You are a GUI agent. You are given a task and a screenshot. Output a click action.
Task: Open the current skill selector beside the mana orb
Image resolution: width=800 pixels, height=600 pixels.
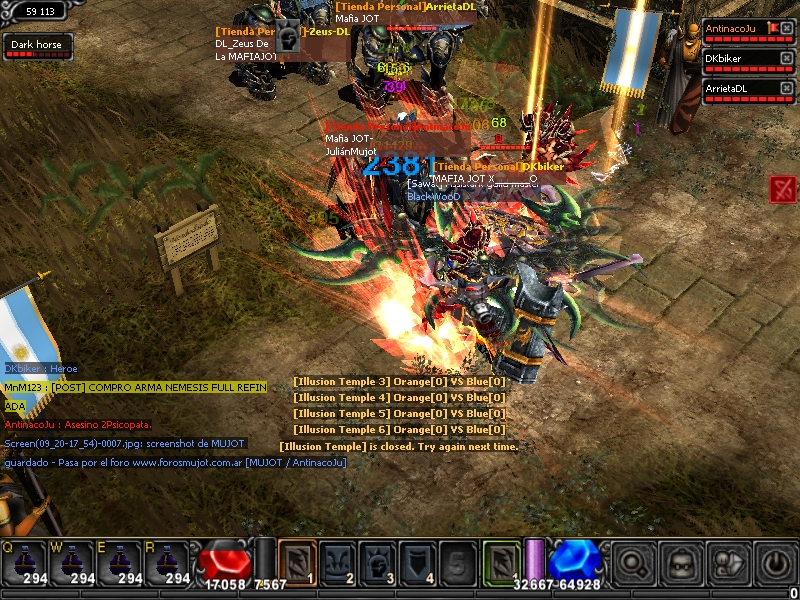tap(500, 561)
